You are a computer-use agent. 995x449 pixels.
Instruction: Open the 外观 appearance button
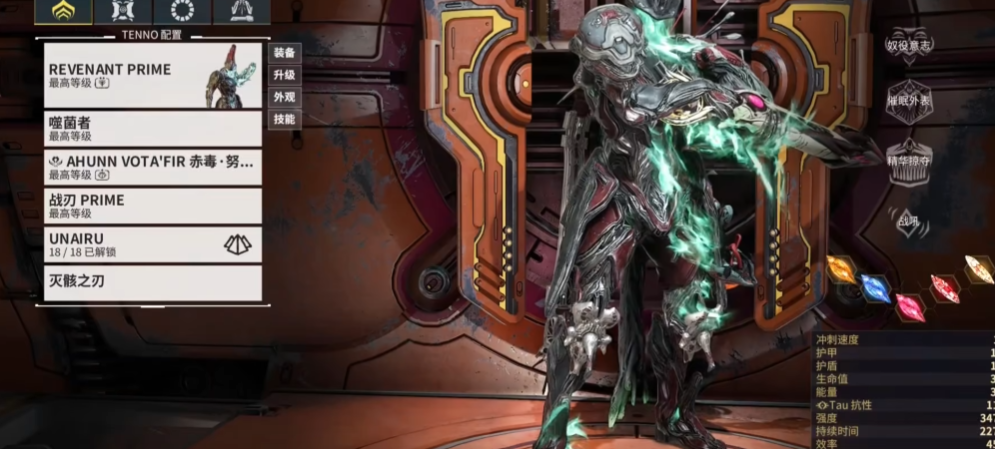pyautogui.click(x=284, y=97)
